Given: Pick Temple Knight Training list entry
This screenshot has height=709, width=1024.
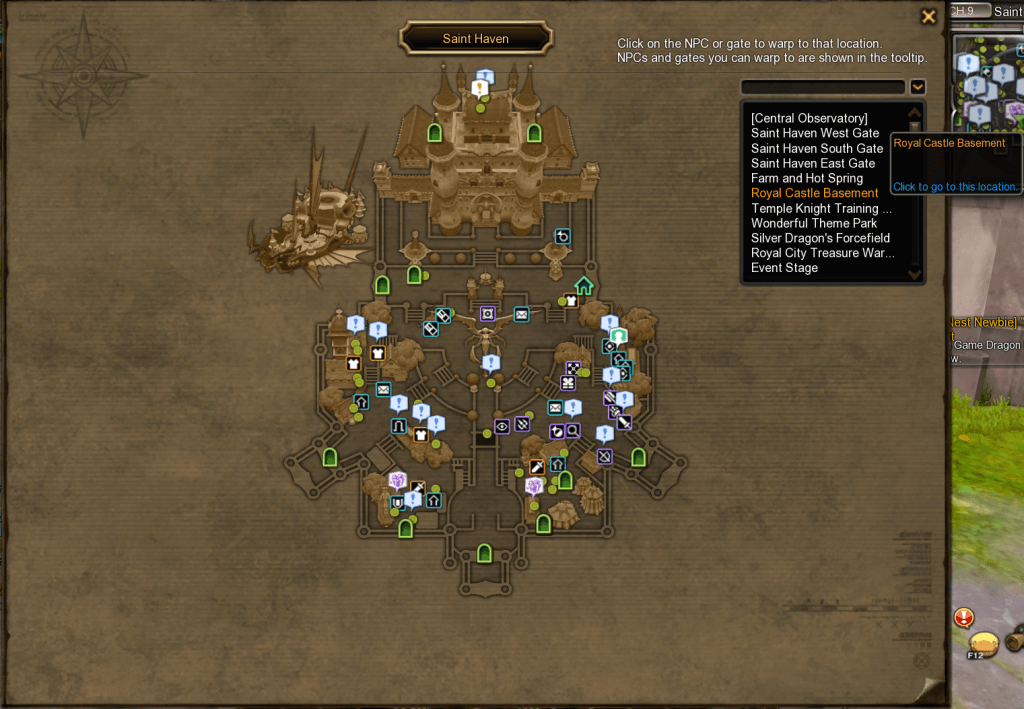Looking at the screenshot, I should click(821, 208).
